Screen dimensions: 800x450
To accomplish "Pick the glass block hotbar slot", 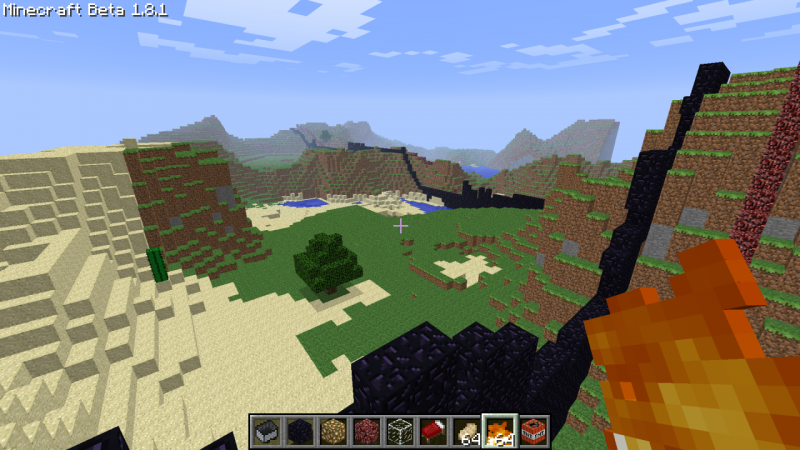I will 400,432.
